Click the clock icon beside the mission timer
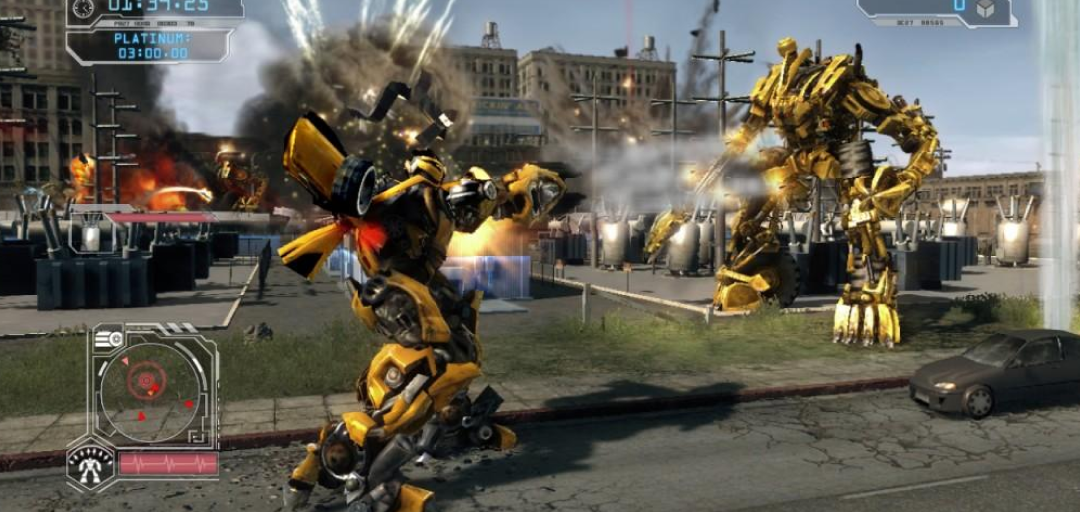This screenshot has height=512, width=1080. (x=83, y=8)
